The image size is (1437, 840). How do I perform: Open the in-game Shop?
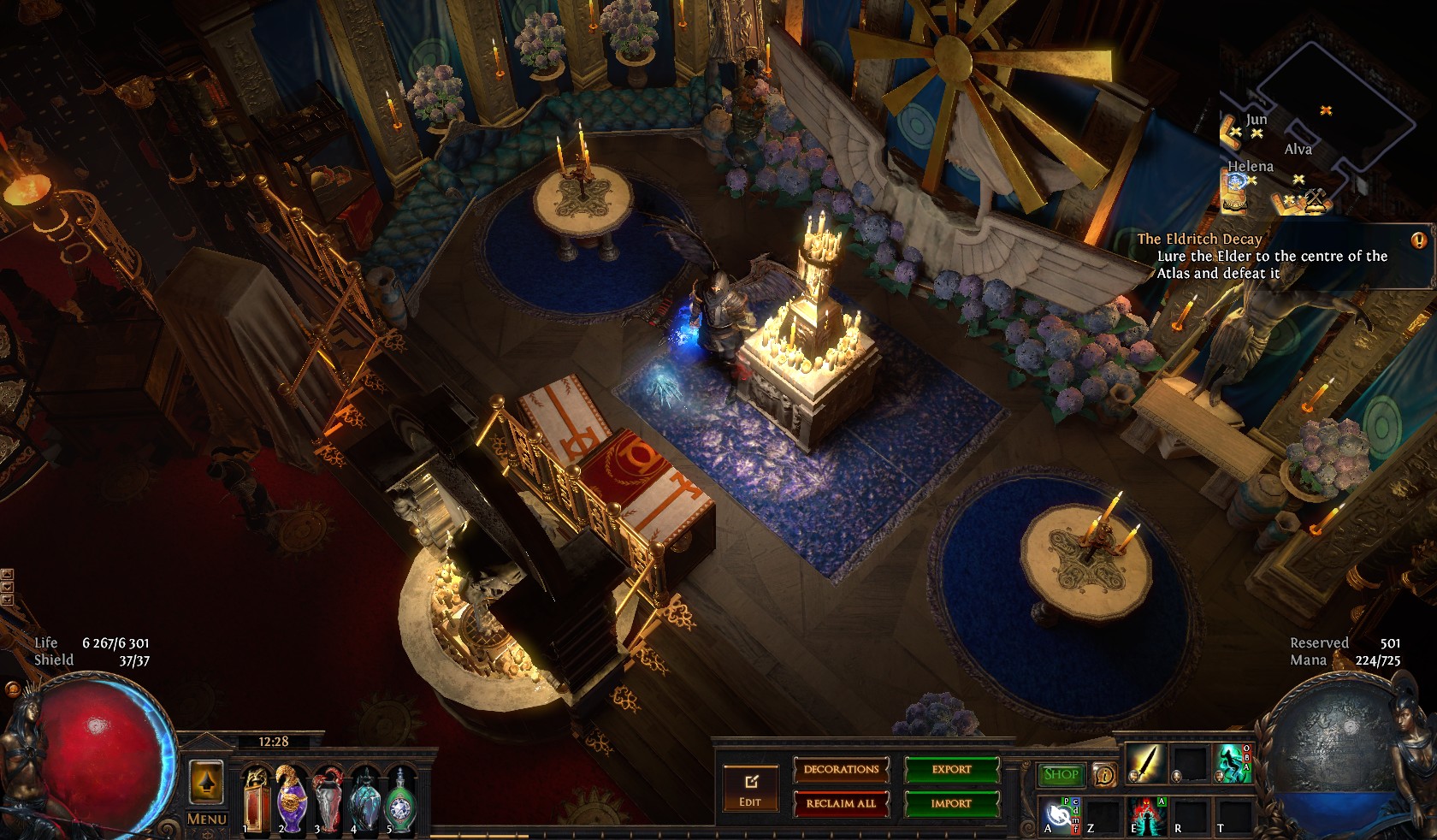[x=1061, y=775]
